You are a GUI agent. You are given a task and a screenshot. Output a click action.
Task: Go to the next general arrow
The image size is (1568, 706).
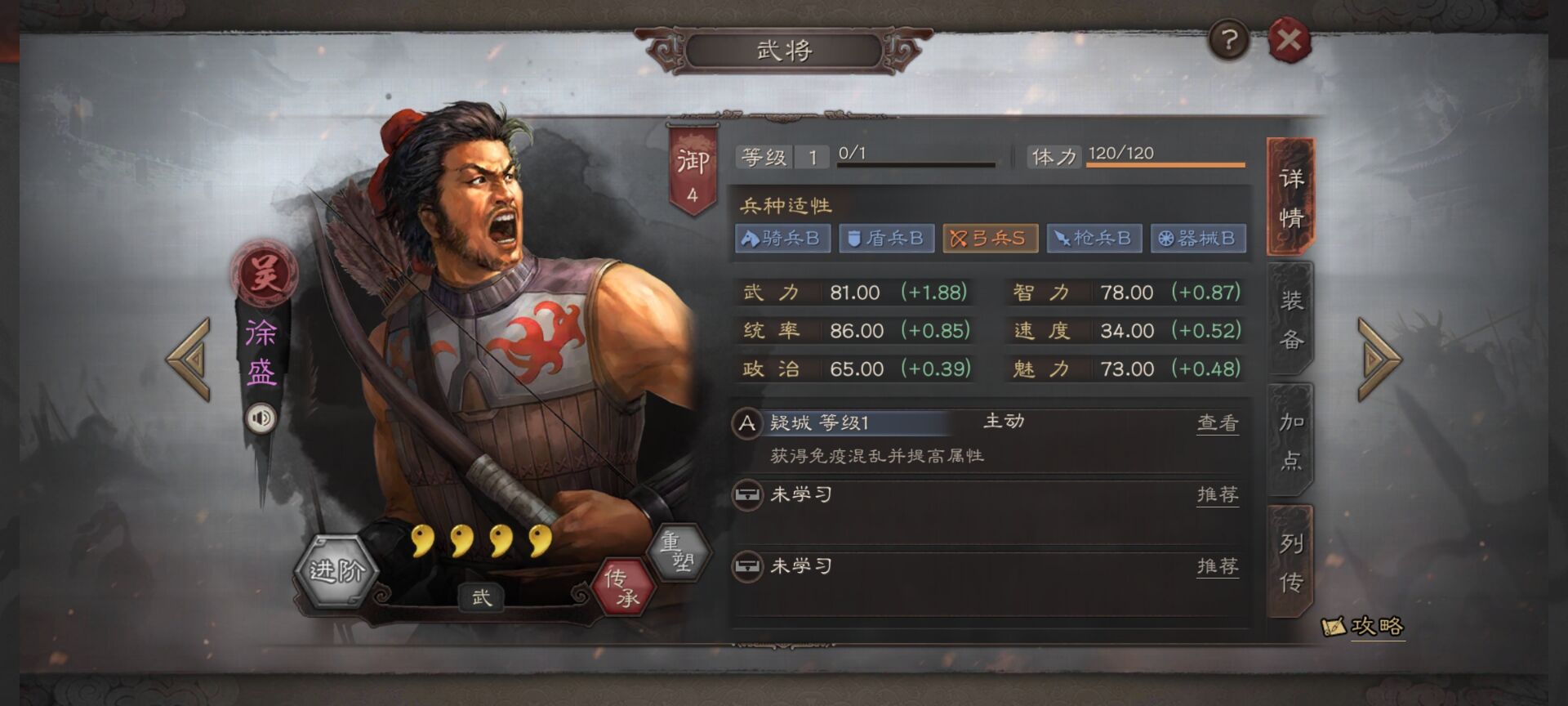point(1379,359)
